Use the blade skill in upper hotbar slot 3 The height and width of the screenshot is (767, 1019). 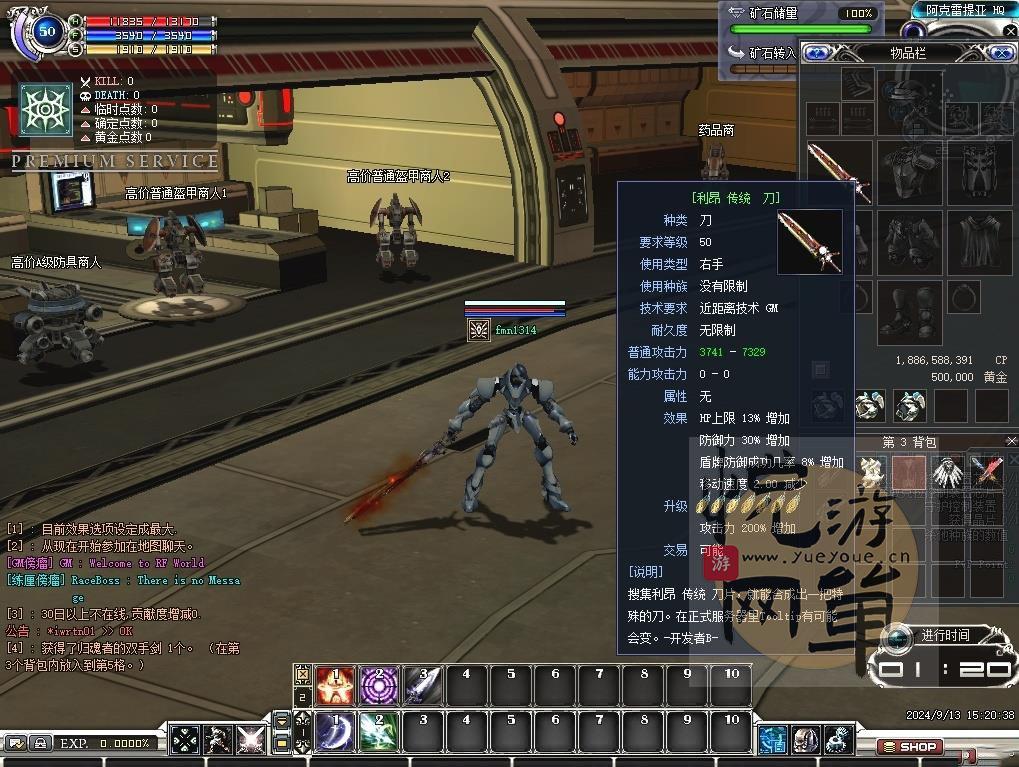click(423, 684)
